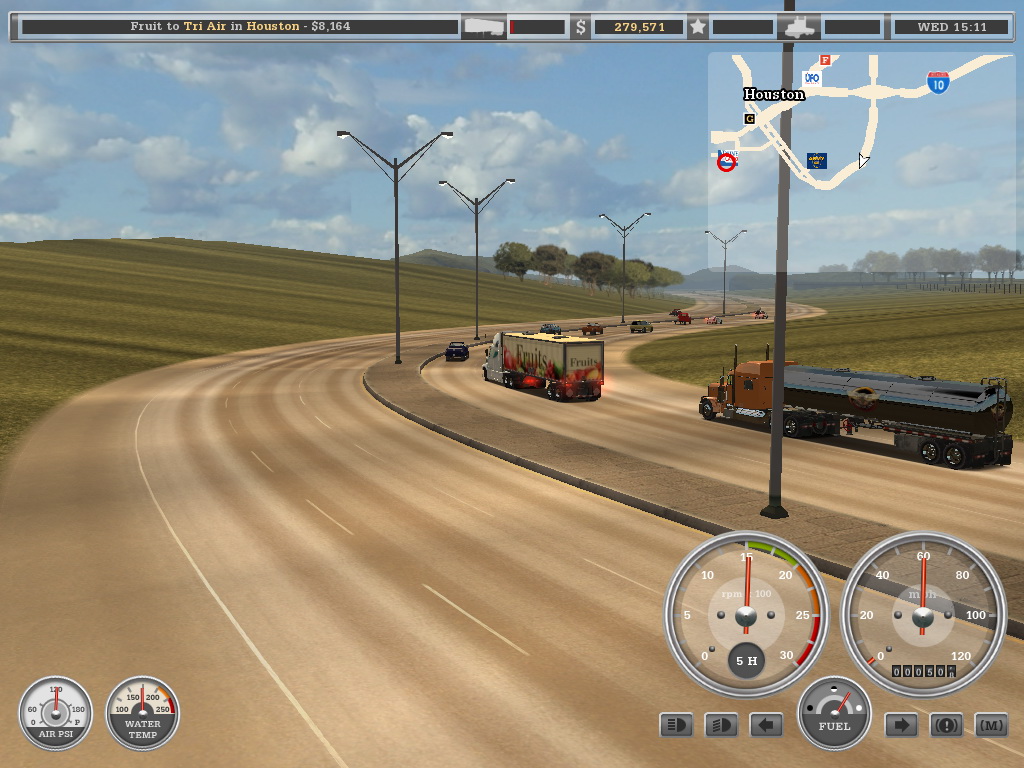The image size is (1024, 768).
Task: Click the (M) button on the dashboard
Action: [991, 725]
